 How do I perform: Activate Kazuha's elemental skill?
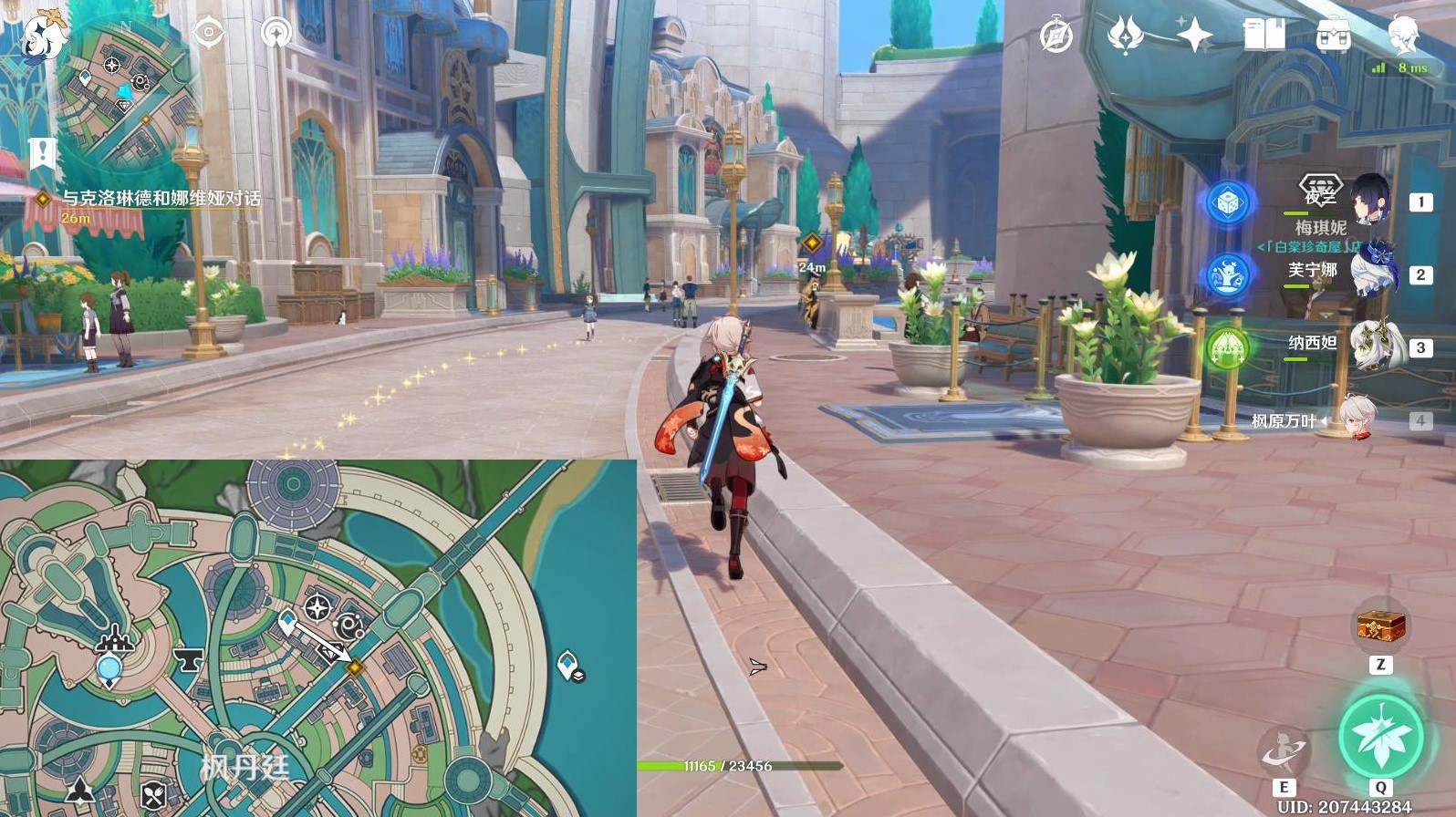pyautogui.click(x=1284, y=752)
